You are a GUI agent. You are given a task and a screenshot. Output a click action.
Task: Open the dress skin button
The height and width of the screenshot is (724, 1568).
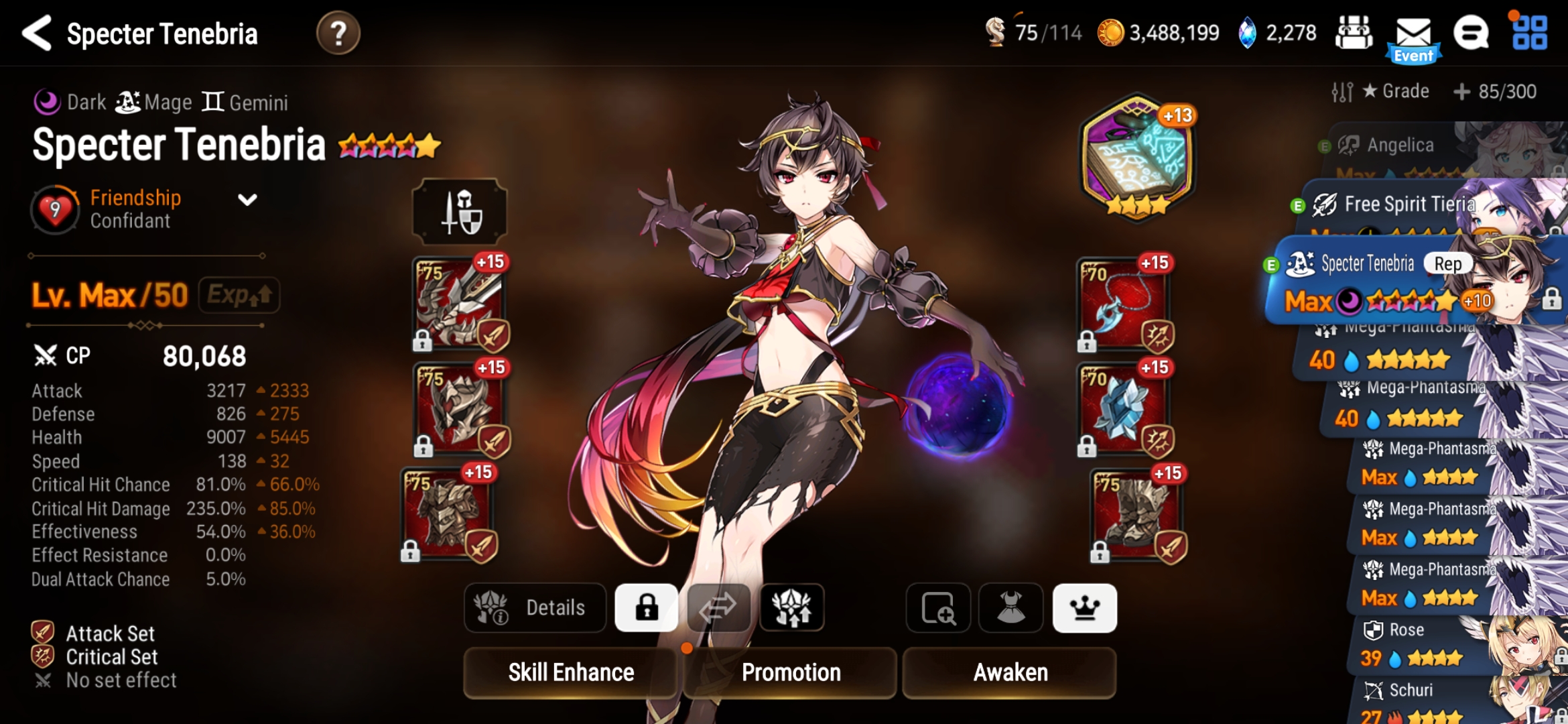coord(1010,608)
